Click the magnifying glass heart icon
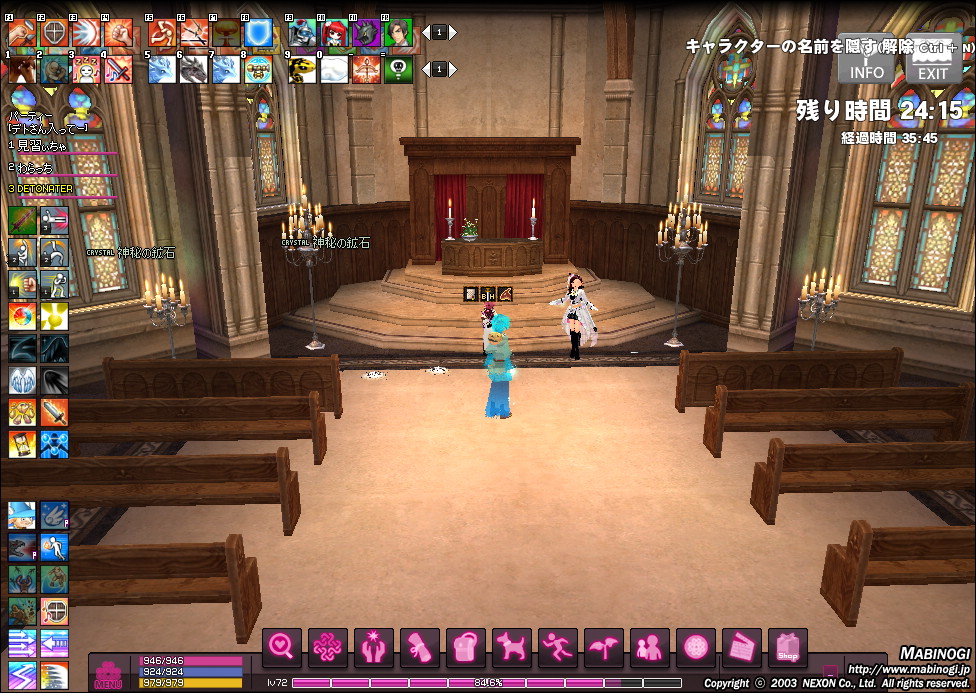The width and height of the screenshot is (976, 693). pos(282,648)
